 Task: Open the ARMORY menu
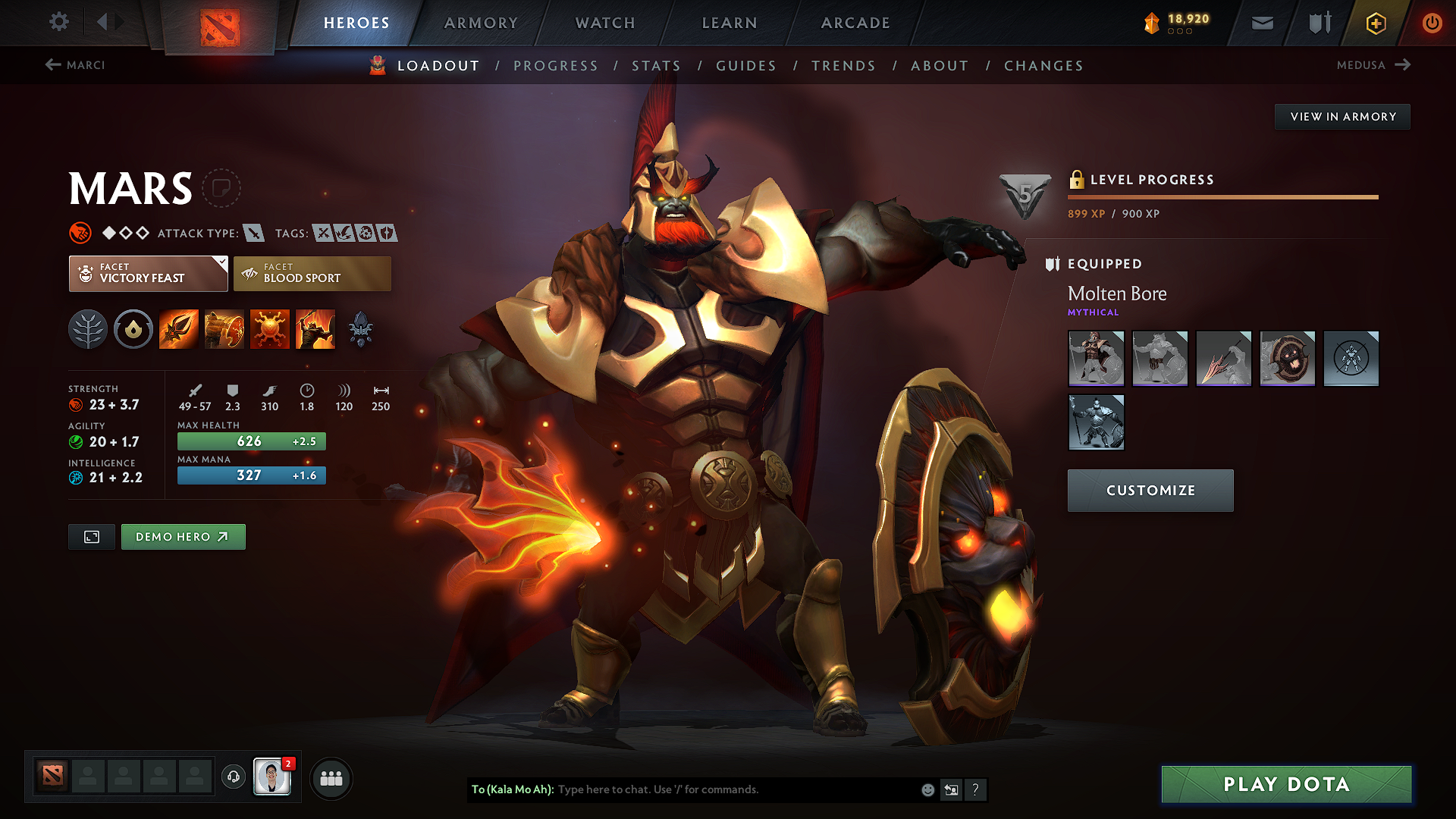[480, 23]
